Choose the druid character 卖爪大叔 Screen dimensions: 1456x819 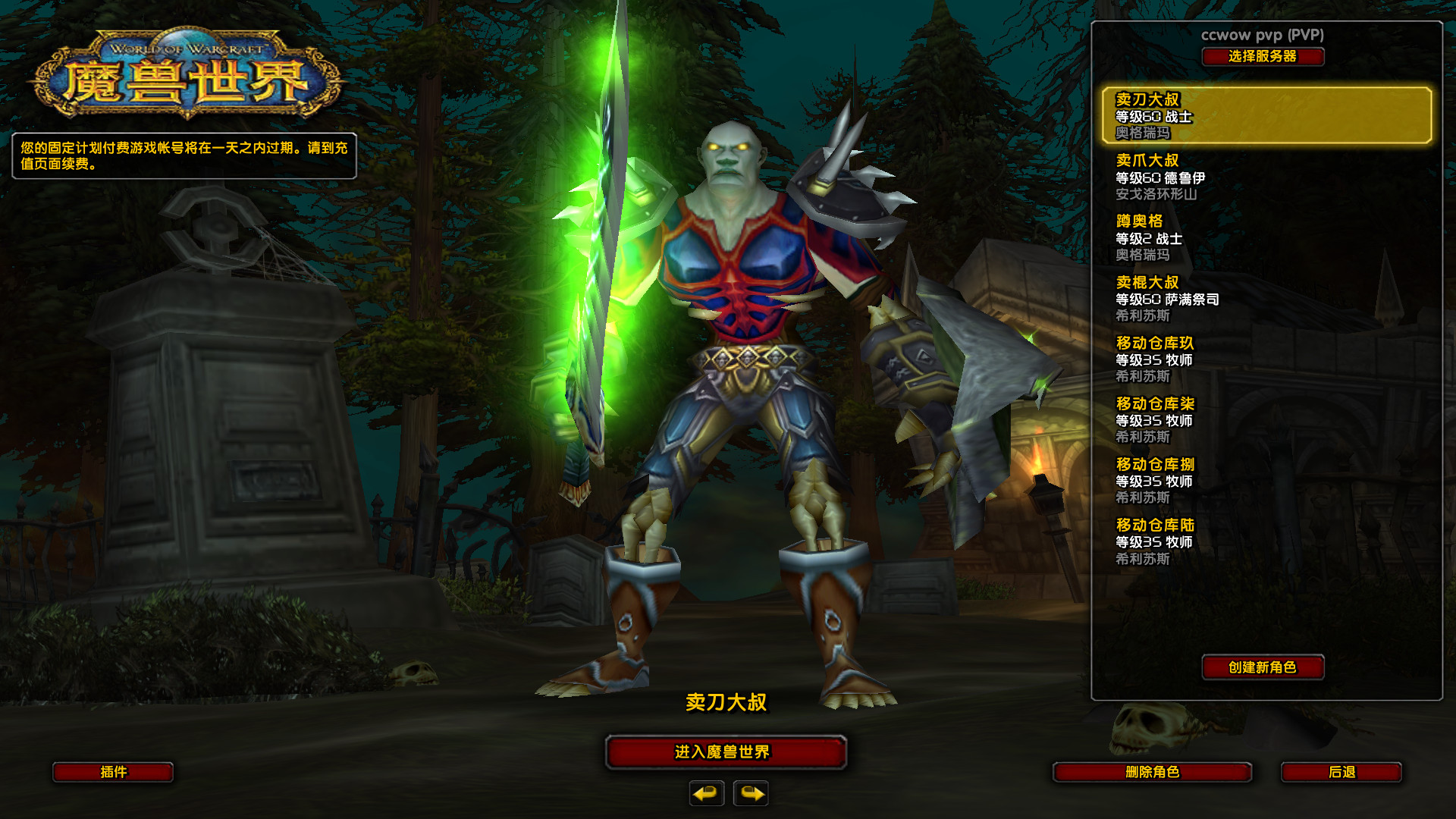click(x=1266, y=177)
